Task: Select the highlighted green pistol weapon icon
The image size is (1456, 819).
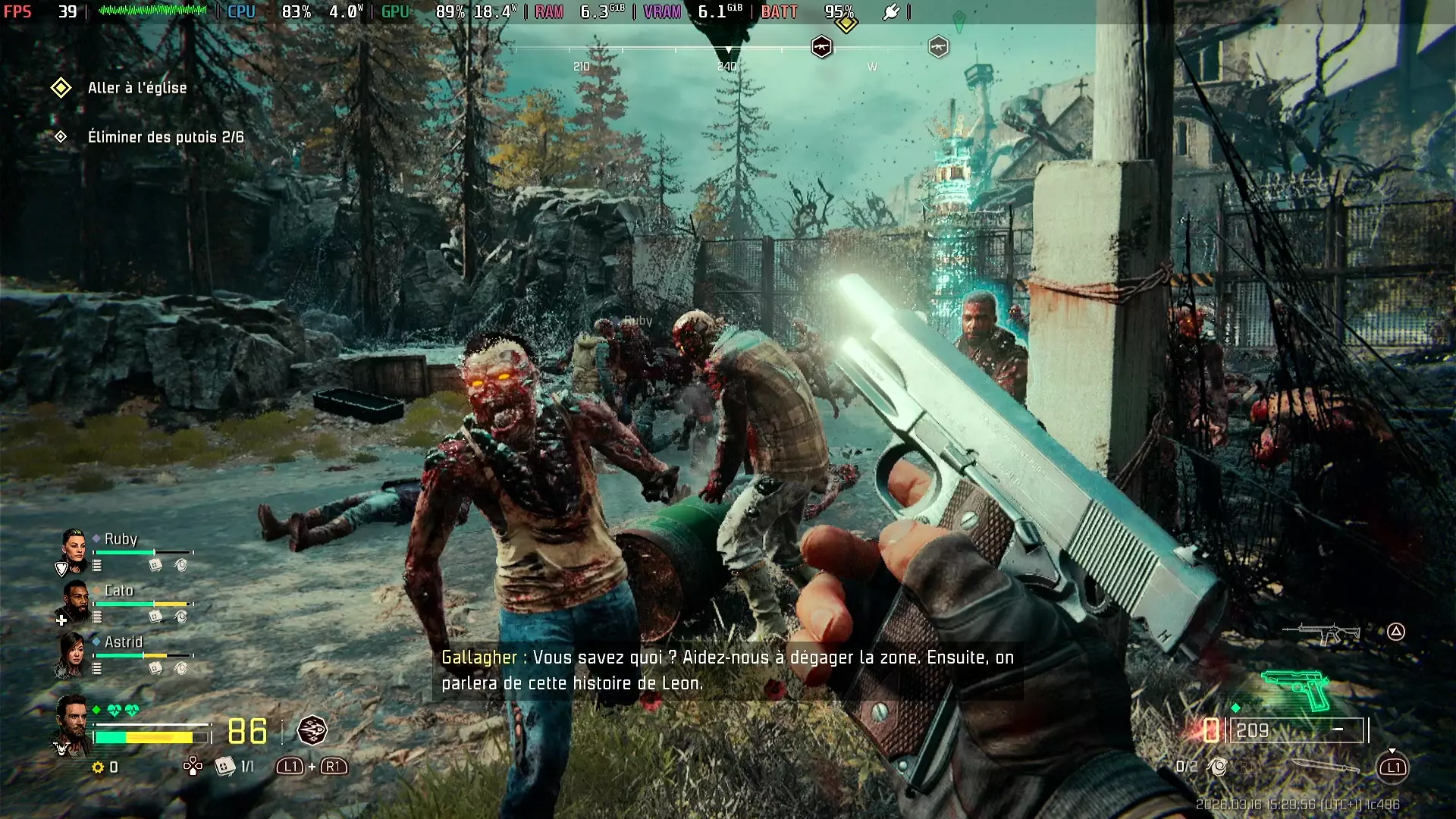Action: pyautogui.click(x=1298, y=689)
